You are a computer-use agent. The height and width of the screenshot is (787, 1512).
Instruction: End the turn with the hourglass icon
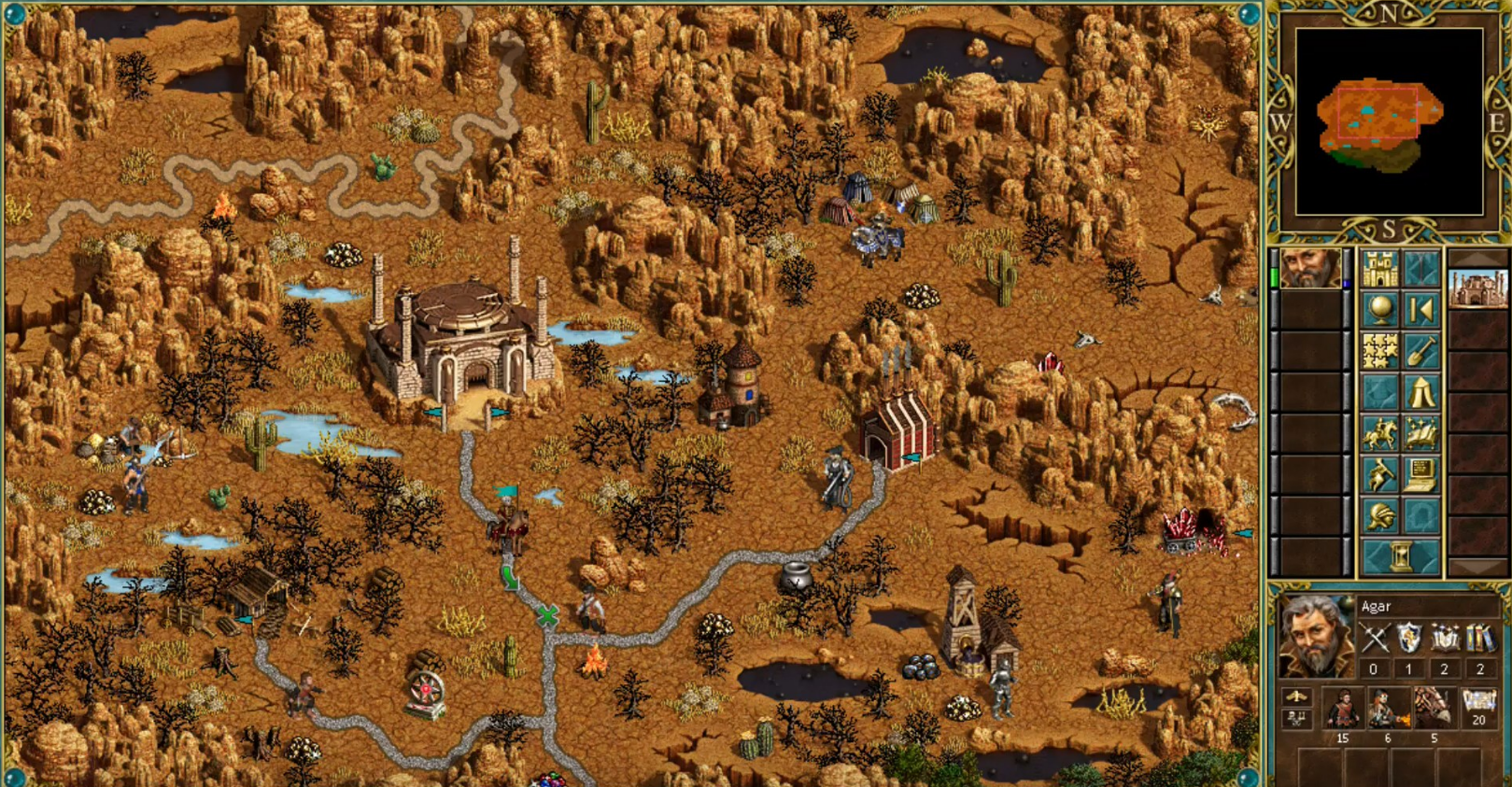click(x=1401, y=556)
